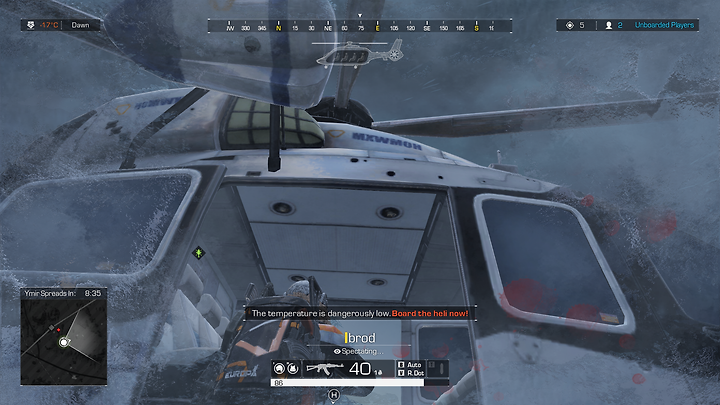Click the gear item icons beside the rifle
The height and width of the screenshot is (405, 720).
[x=286, y=368]
